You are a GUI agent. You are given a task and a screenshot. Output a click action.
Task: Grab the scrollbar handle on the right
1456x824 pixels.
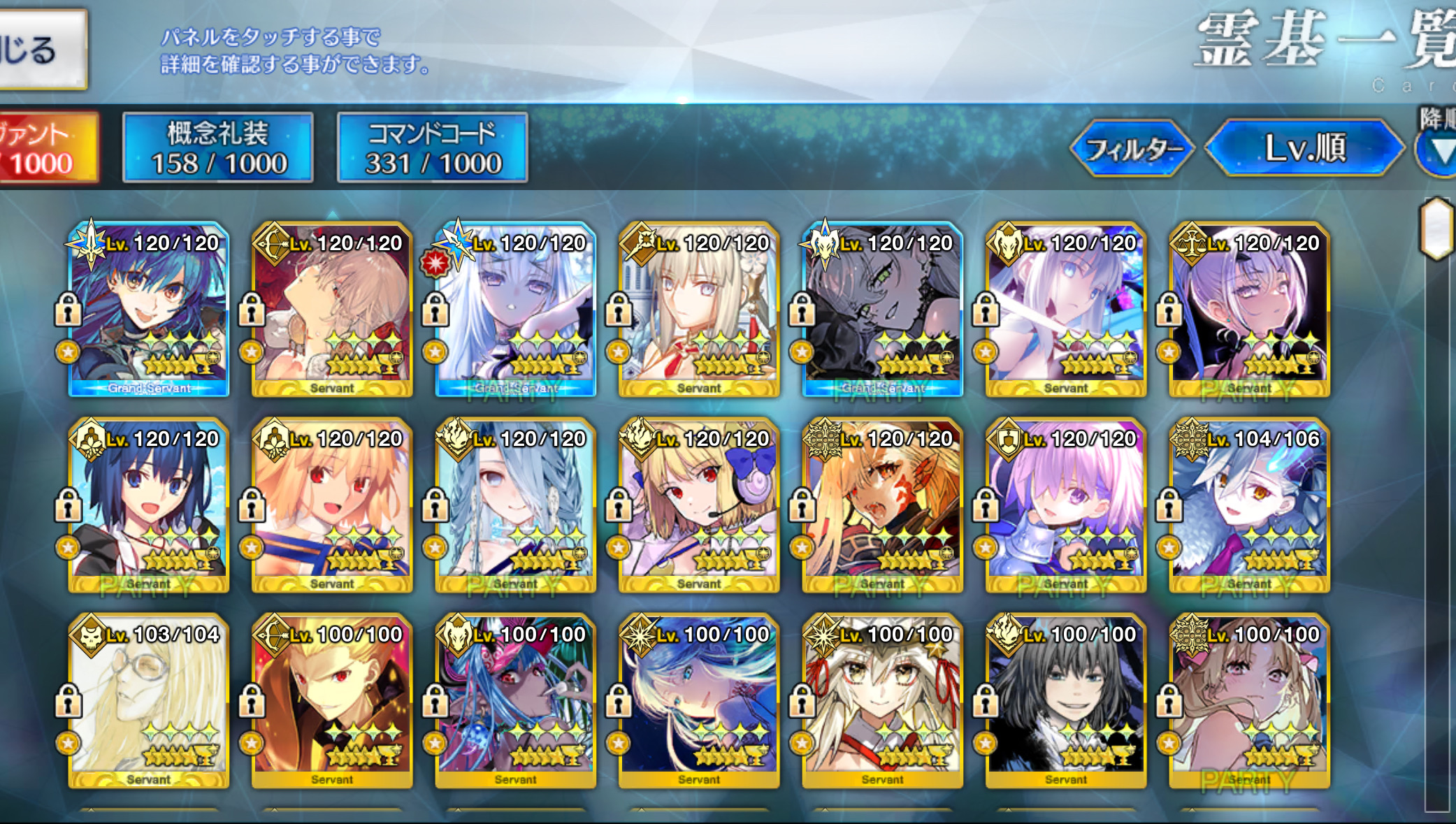pos(1436,229)
